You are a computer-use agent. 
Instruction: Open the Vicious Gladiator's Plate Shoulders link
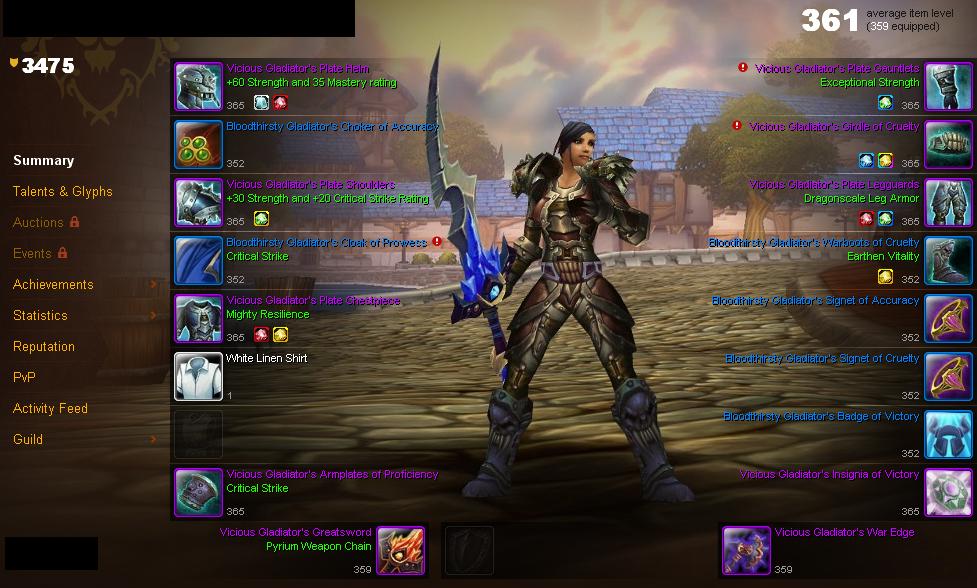click(310, 185)
